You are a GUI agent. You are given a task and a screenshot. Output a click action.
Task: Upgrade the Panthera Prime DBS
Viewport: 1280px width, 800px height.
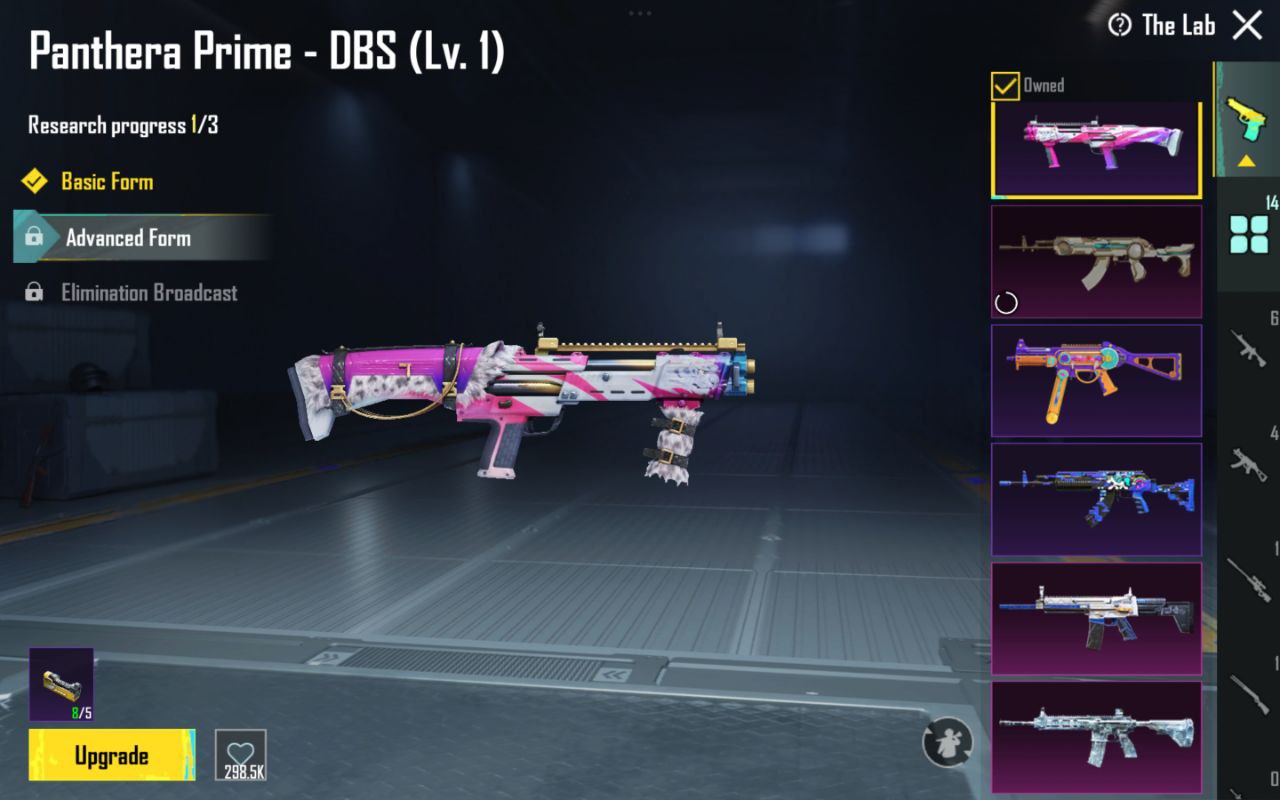coord(112,755)
